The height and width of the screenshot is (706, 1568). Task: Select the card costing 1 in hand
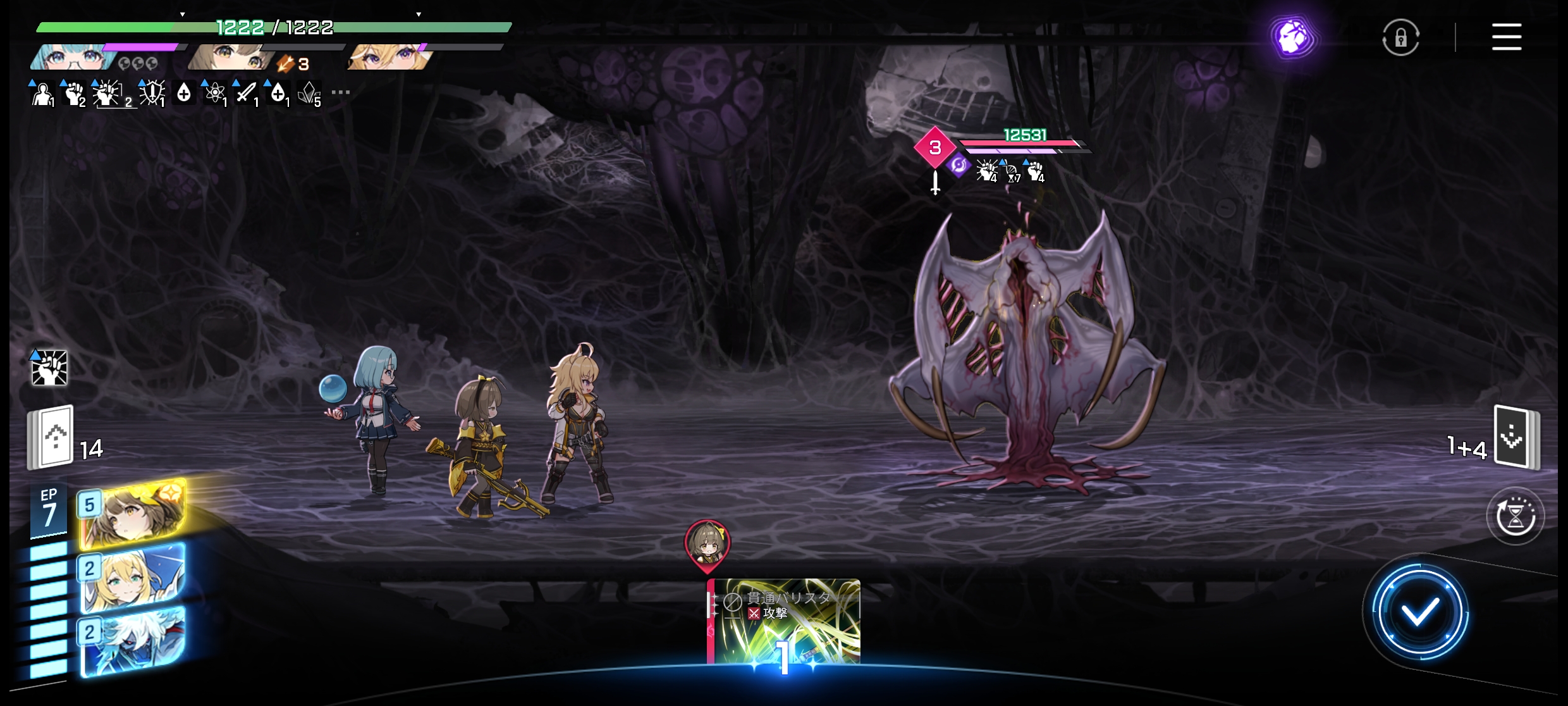point(783,622)
